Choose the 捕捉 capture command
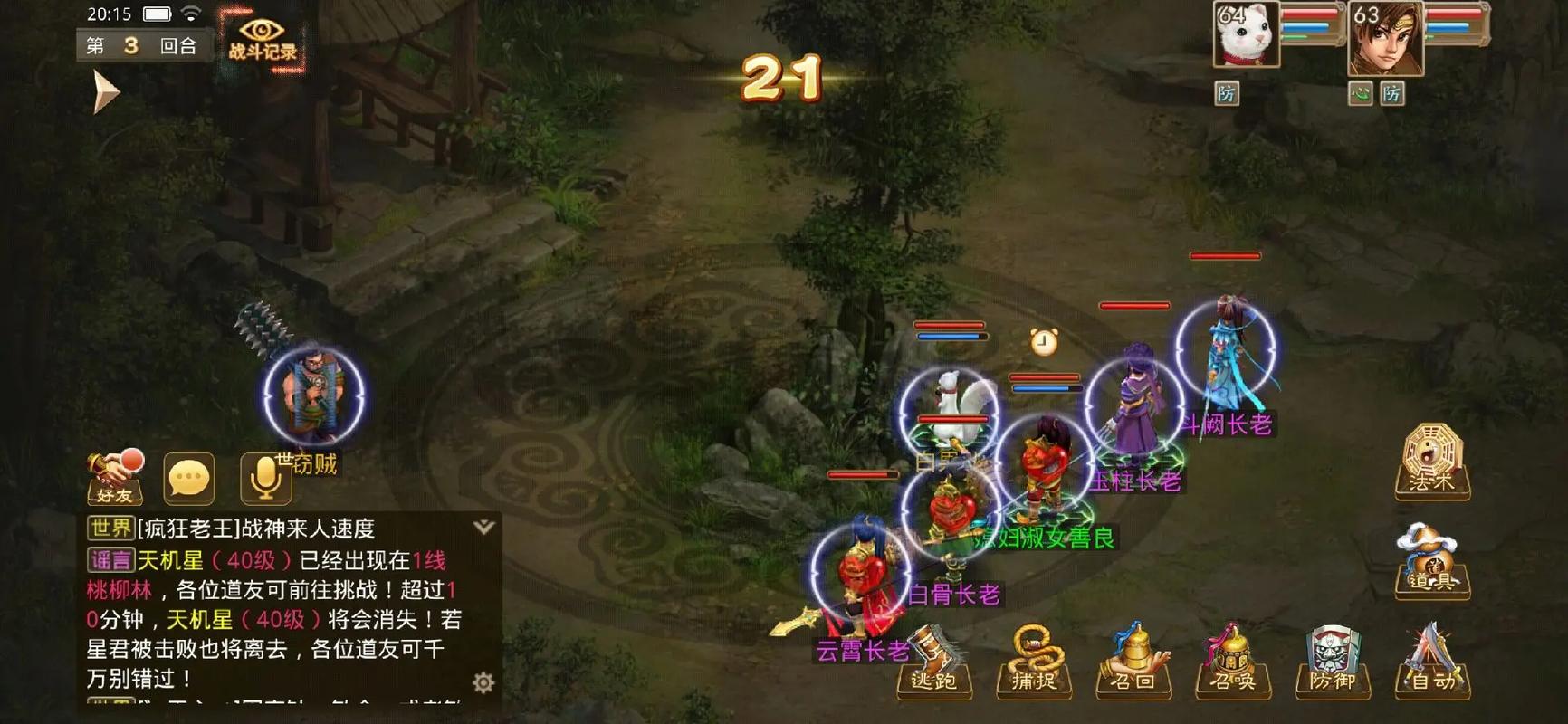 tap(1034, 662)
